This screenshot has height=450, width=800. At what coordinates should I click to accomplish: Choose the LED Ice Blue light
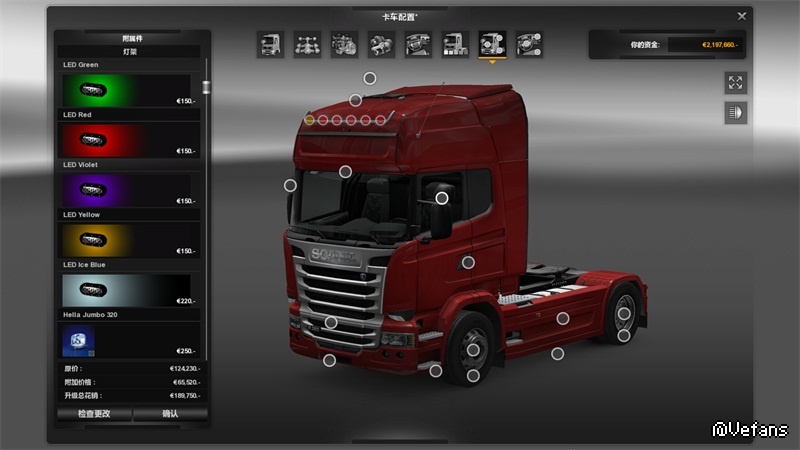pos(128,290)
